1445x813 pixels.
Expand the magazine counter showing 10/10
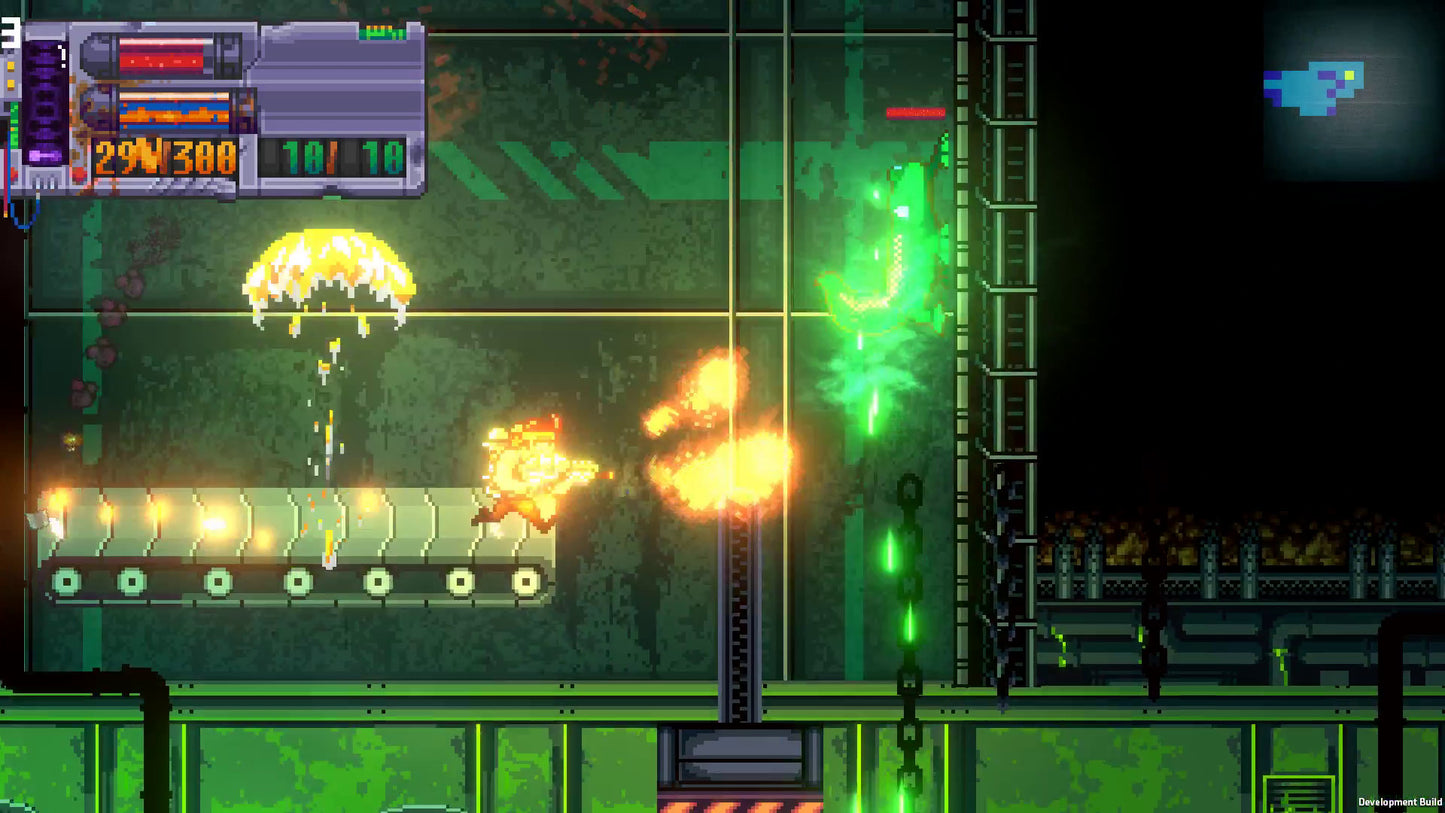point(335,158)
